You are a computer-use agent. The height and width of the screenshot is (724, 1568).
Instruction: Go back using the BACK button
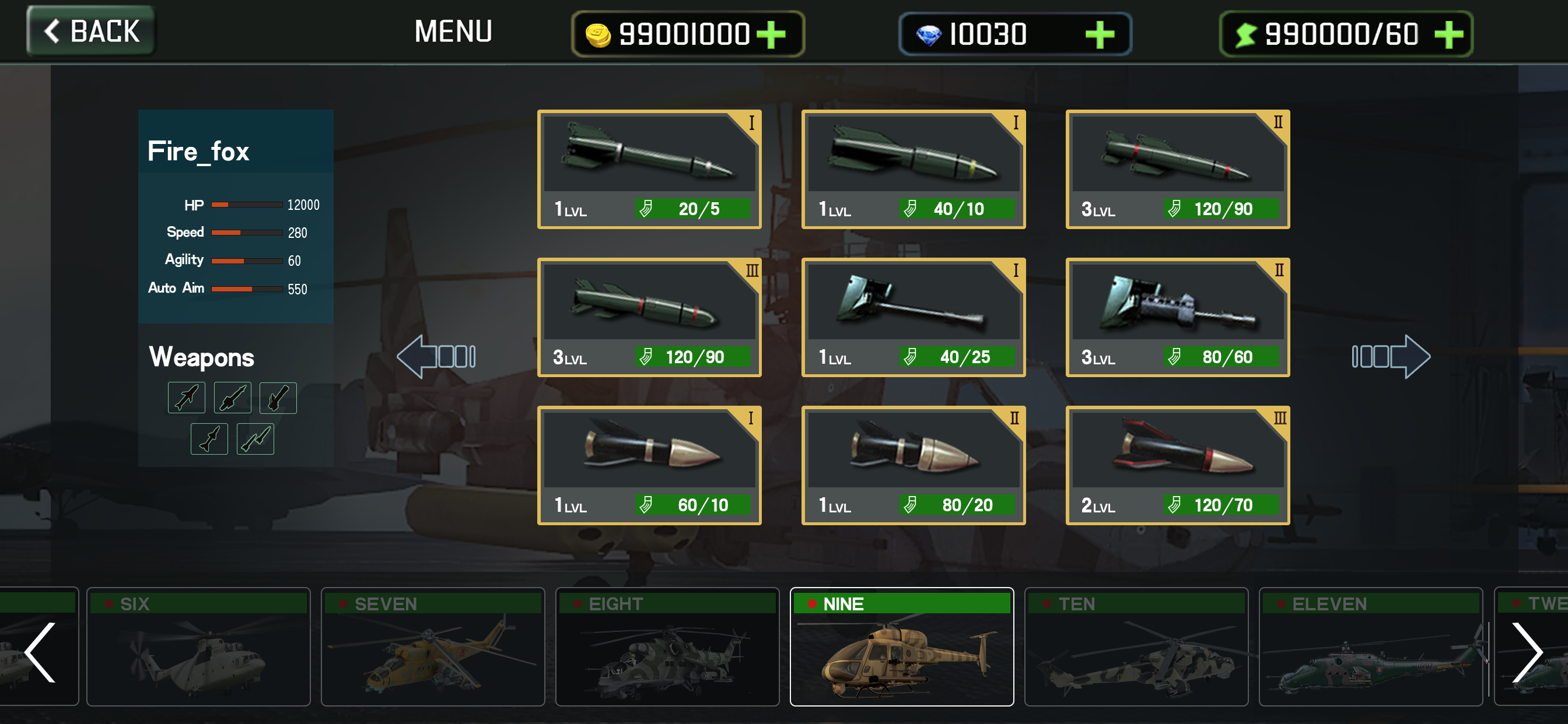[x=90, y=31]
